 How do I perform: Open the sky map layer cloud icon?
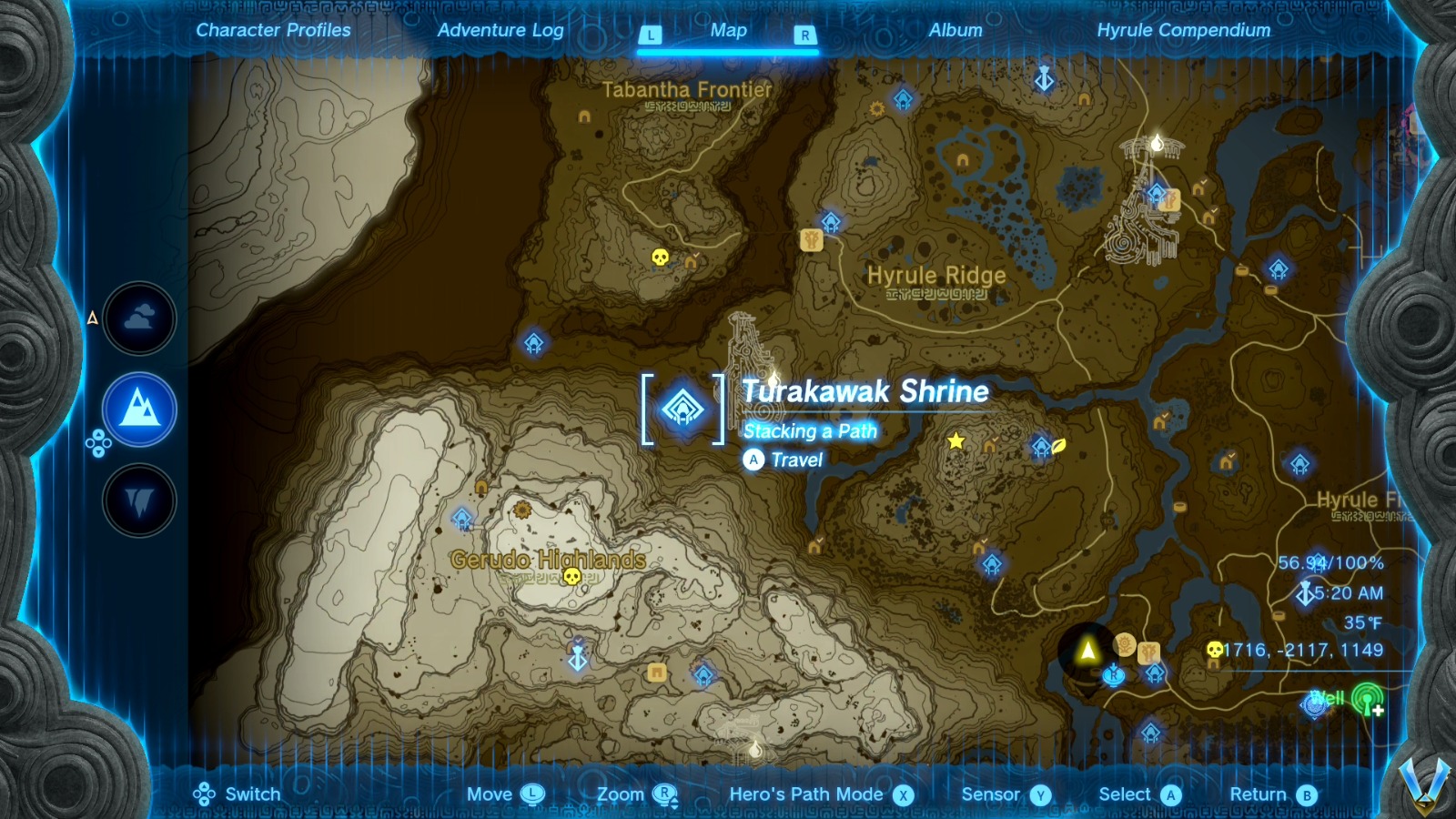[x=139, y=318]
